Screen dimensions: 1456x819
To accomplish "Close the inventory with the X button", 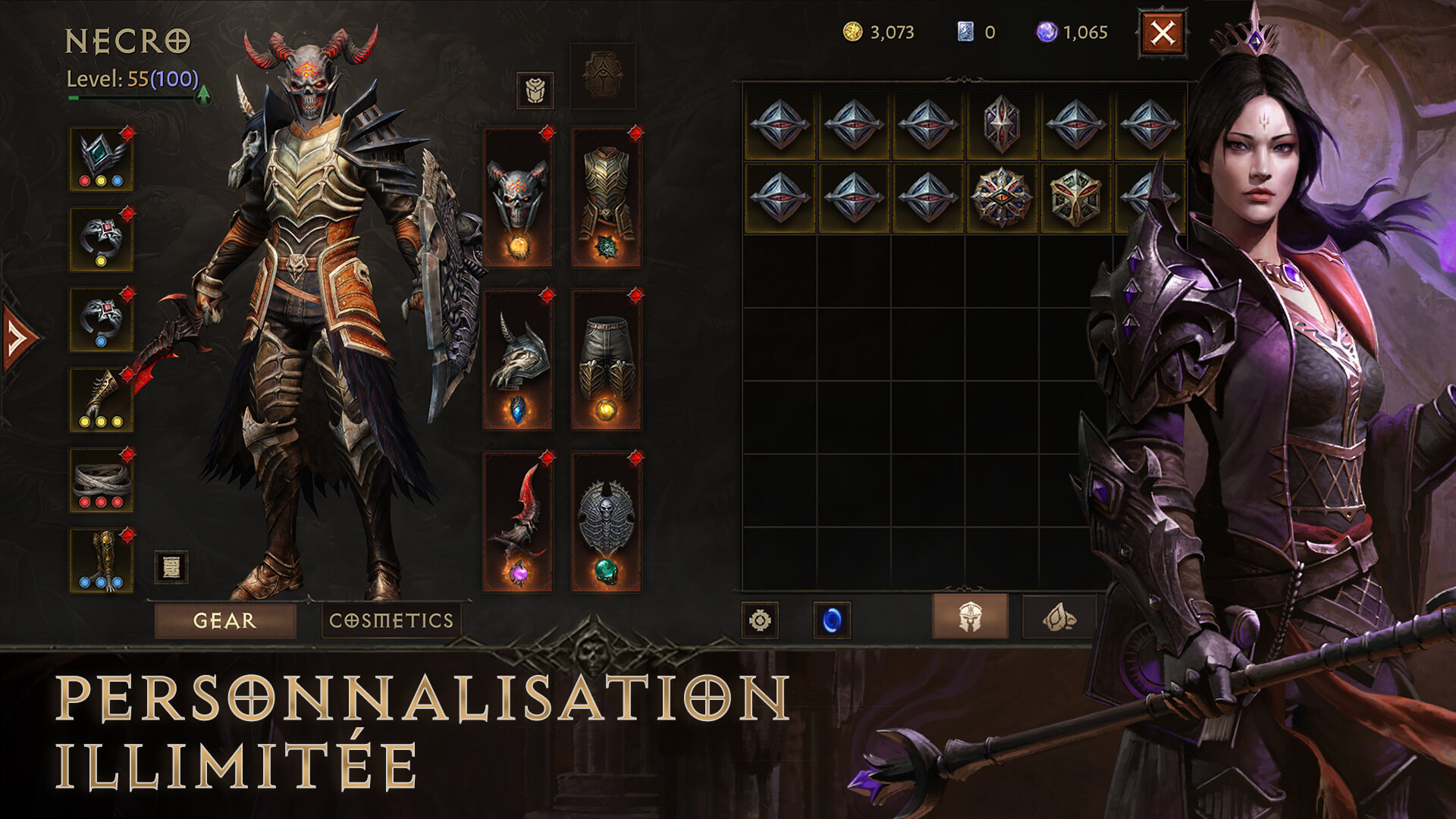I will tap(1162, 33).
